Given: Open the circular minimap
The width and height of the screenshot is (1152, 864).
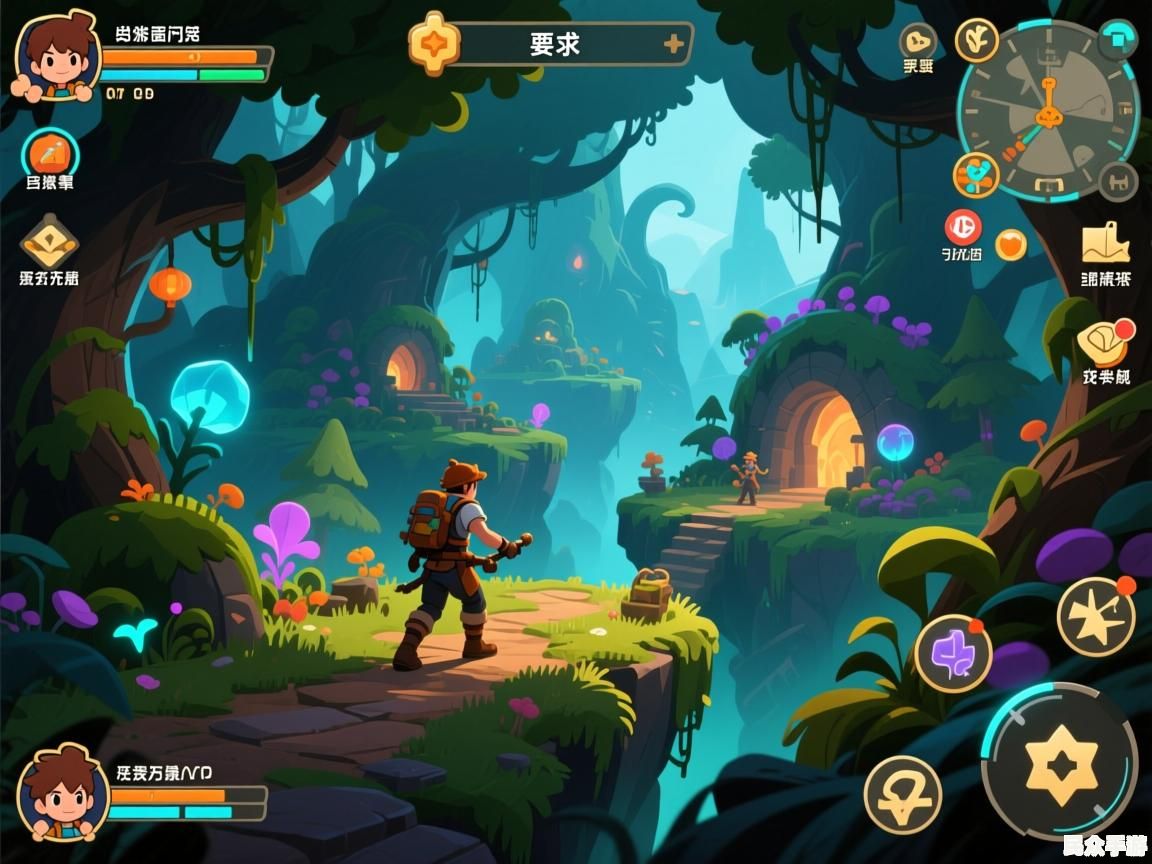Looking at the screenshot, I should (1048, 110).
